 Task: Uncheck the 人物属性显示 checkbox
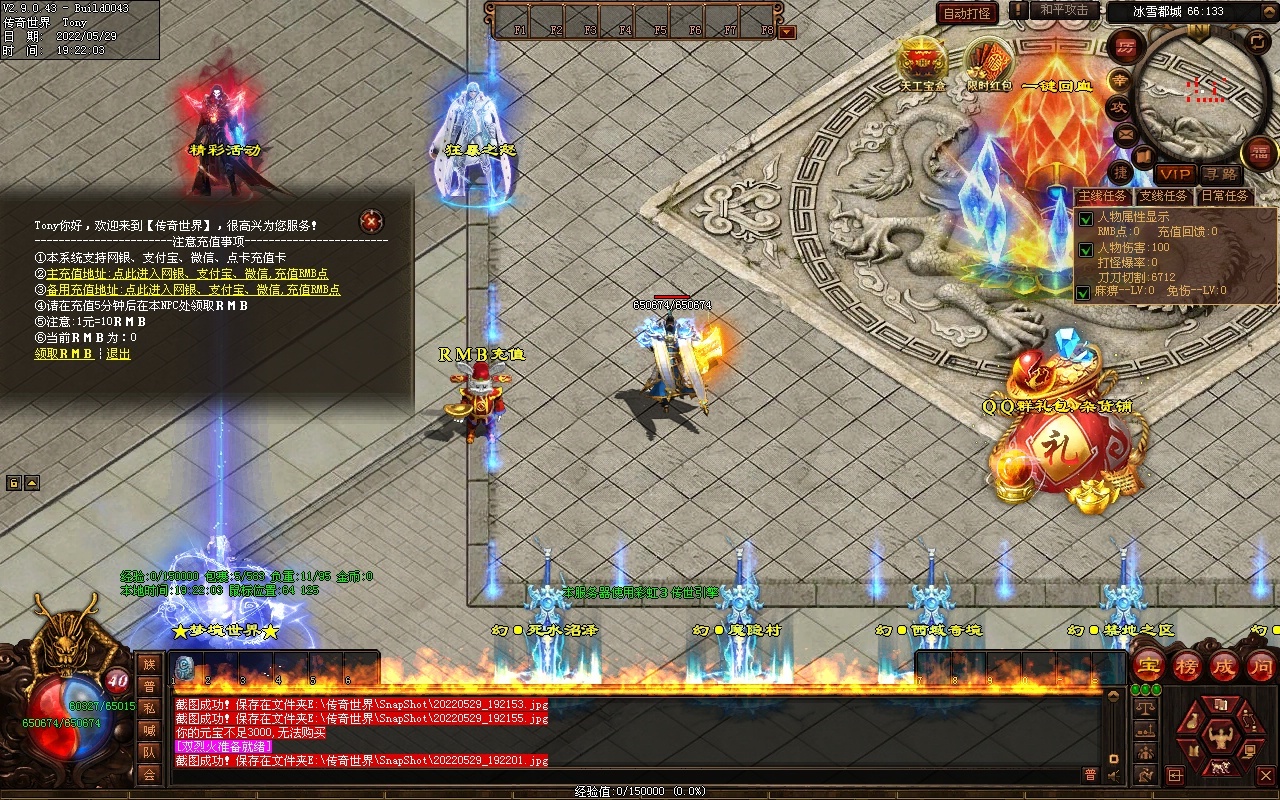pyautogui.click(x=1085, y=218)
